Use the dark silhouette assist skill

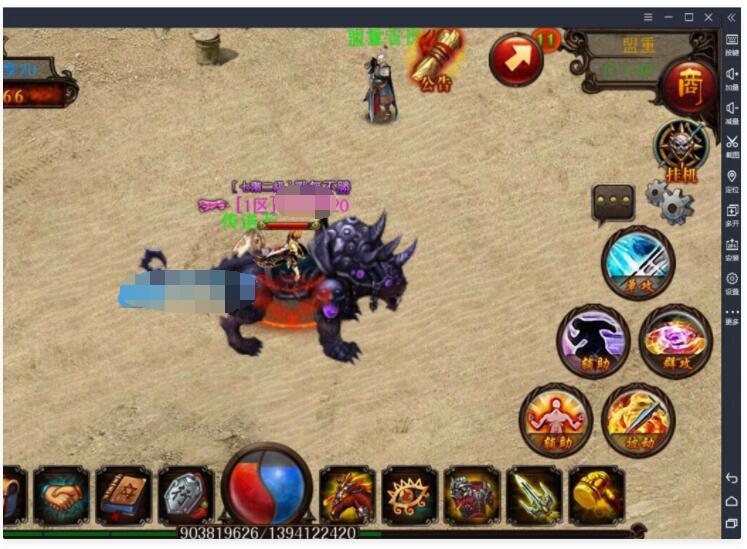593,341
